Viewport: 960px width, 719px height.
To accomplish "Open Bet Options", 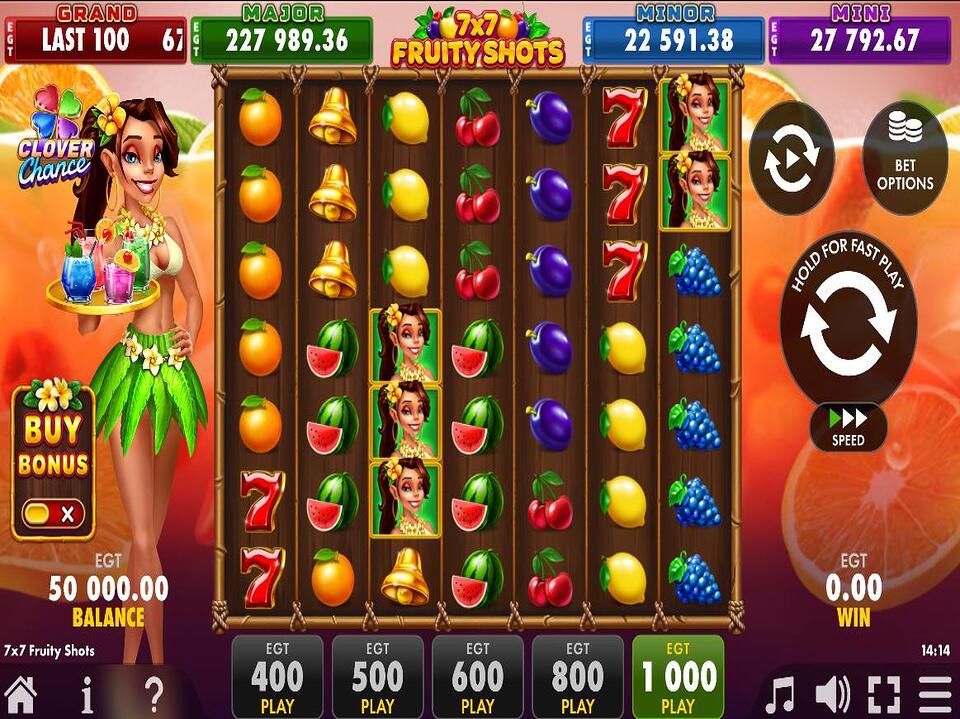I will click(x=904, y=158).
